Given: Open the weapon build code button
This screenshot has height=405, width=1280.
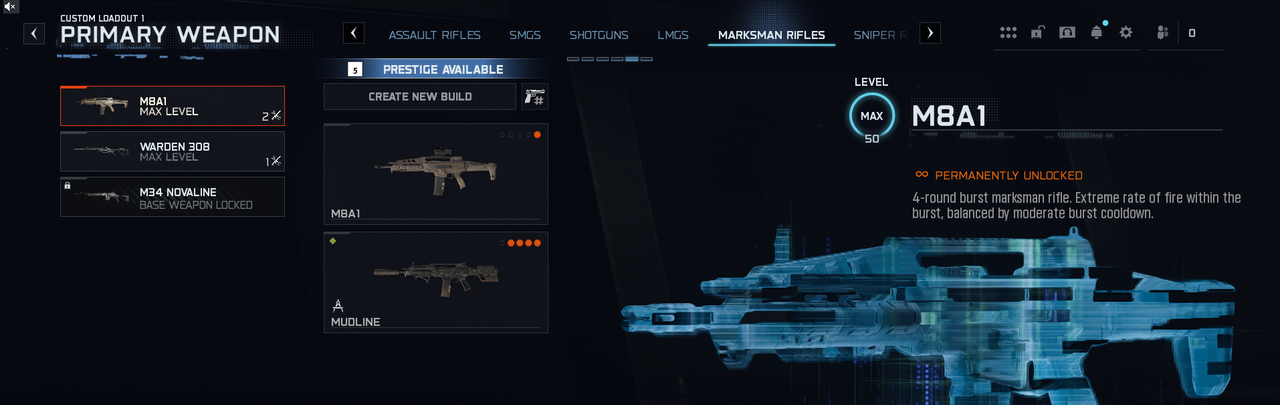Looking at the screenshot, I should coord(534,97).
